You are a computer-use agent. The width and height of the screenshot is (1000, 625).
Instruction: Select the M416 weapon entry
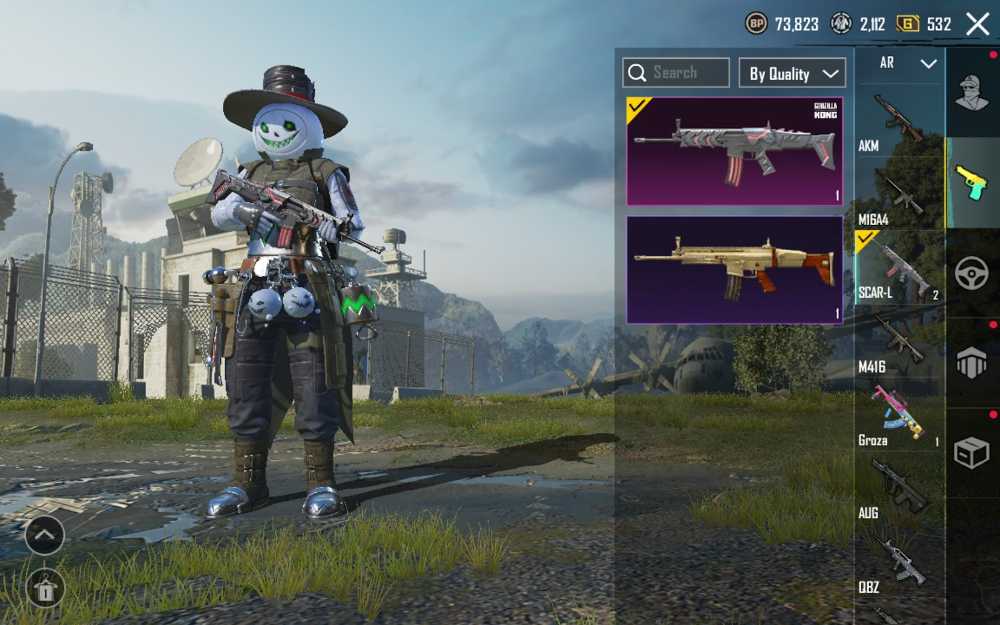(x=897, y=343)
